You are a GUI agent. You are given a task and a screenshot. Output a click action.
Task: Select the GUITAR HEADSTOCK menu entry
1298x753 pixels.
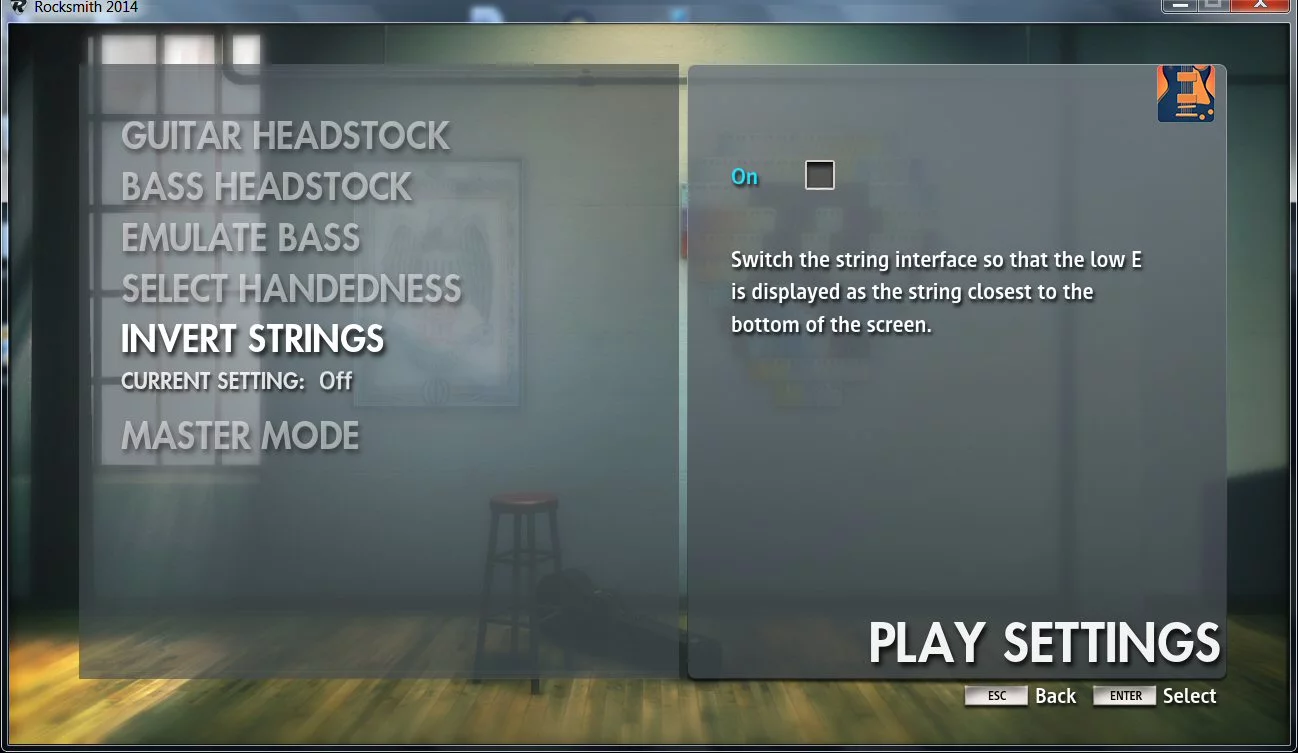coord(284,136)
